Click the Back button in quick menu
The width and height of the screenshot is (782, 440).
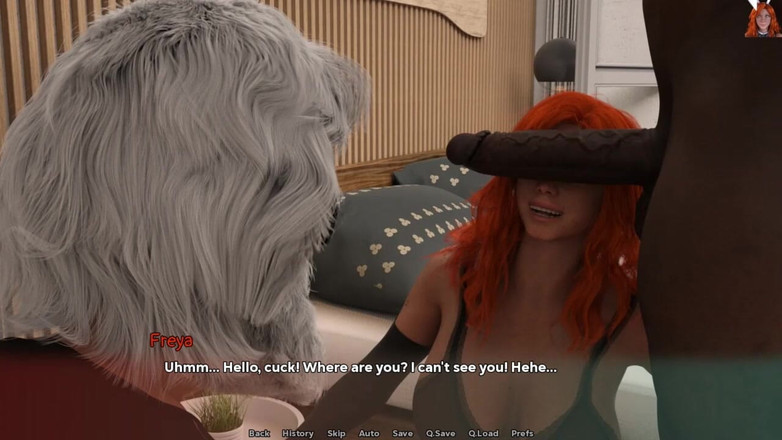259,433
